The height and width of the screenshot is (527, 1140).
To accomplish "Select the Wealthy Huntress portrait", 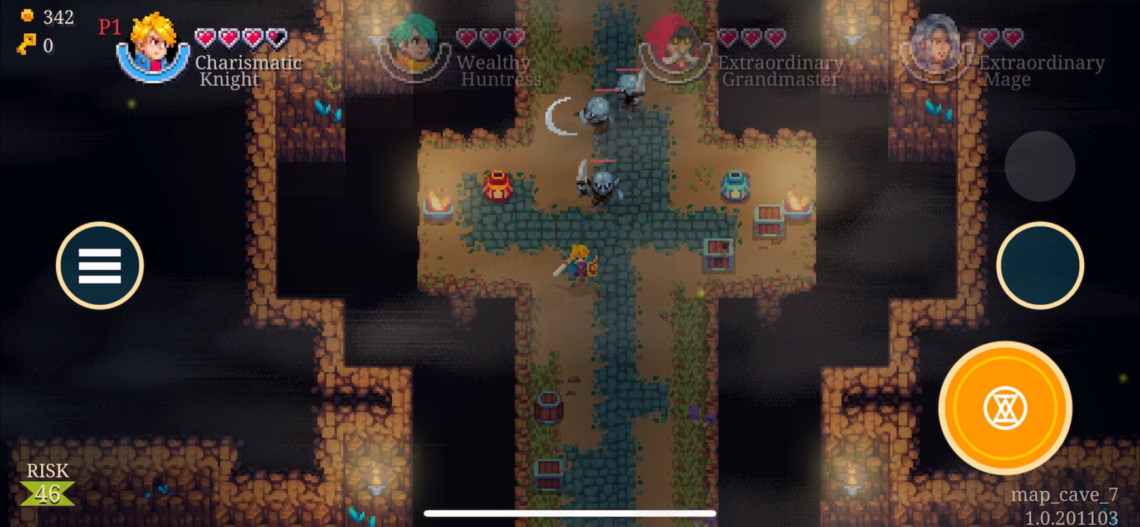I will [414, 47].
